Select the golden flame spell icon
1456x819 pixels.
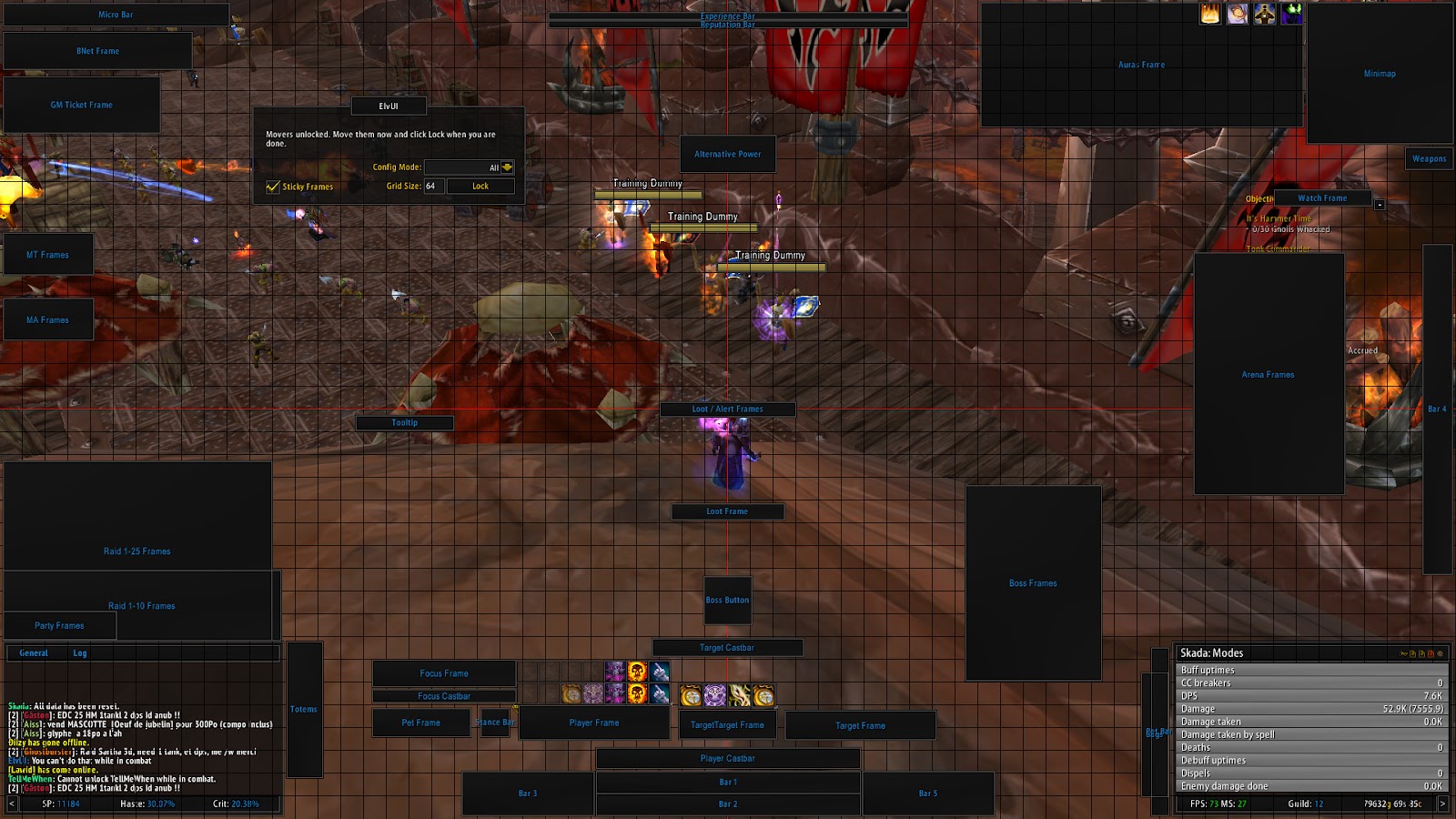pyautogui.click(x=739, y=696)
